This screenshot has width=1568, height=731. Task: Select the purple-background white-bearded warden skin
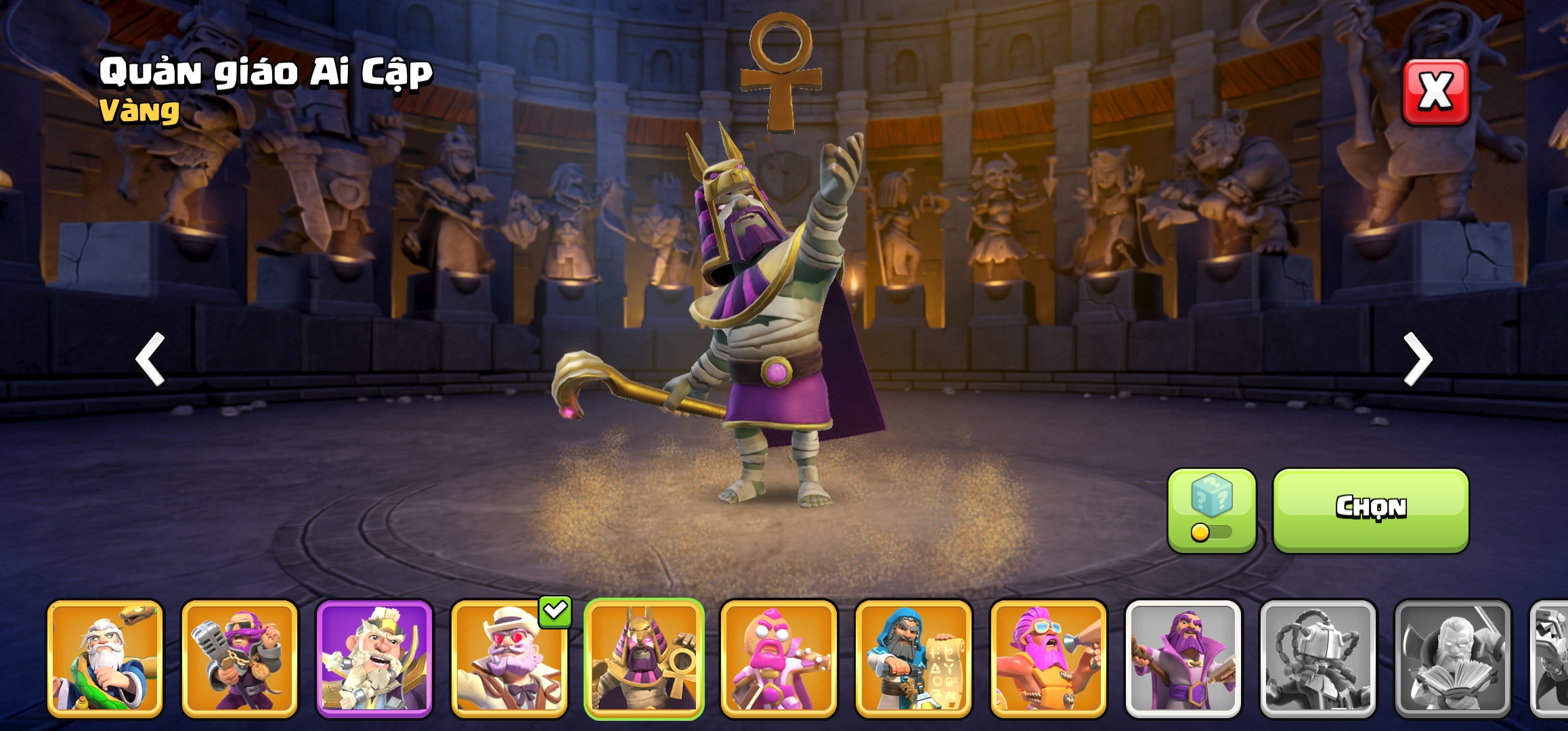tap(374, 659)
